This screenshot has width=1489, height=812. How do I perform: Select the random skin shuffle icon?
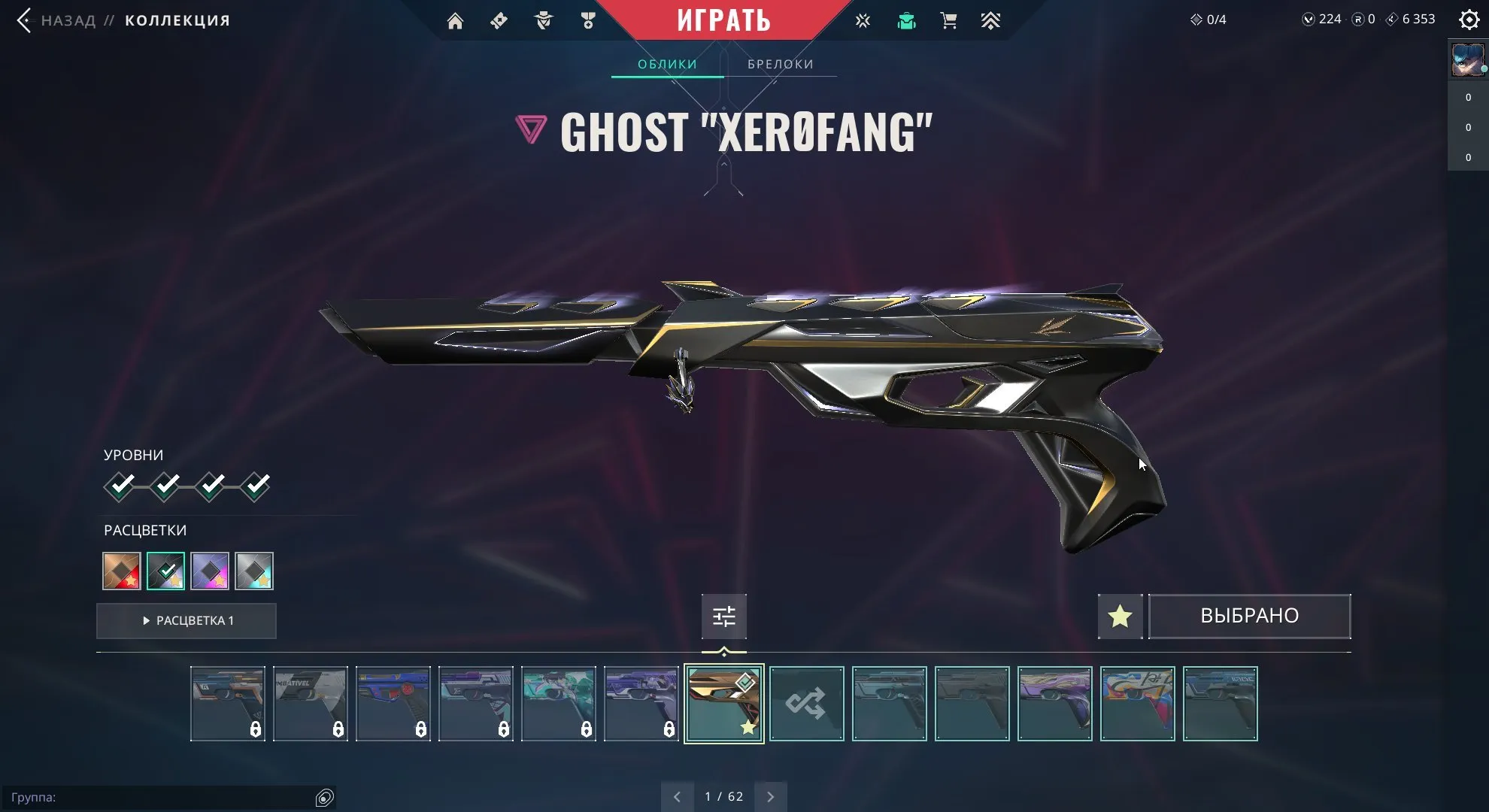[806, 704]
